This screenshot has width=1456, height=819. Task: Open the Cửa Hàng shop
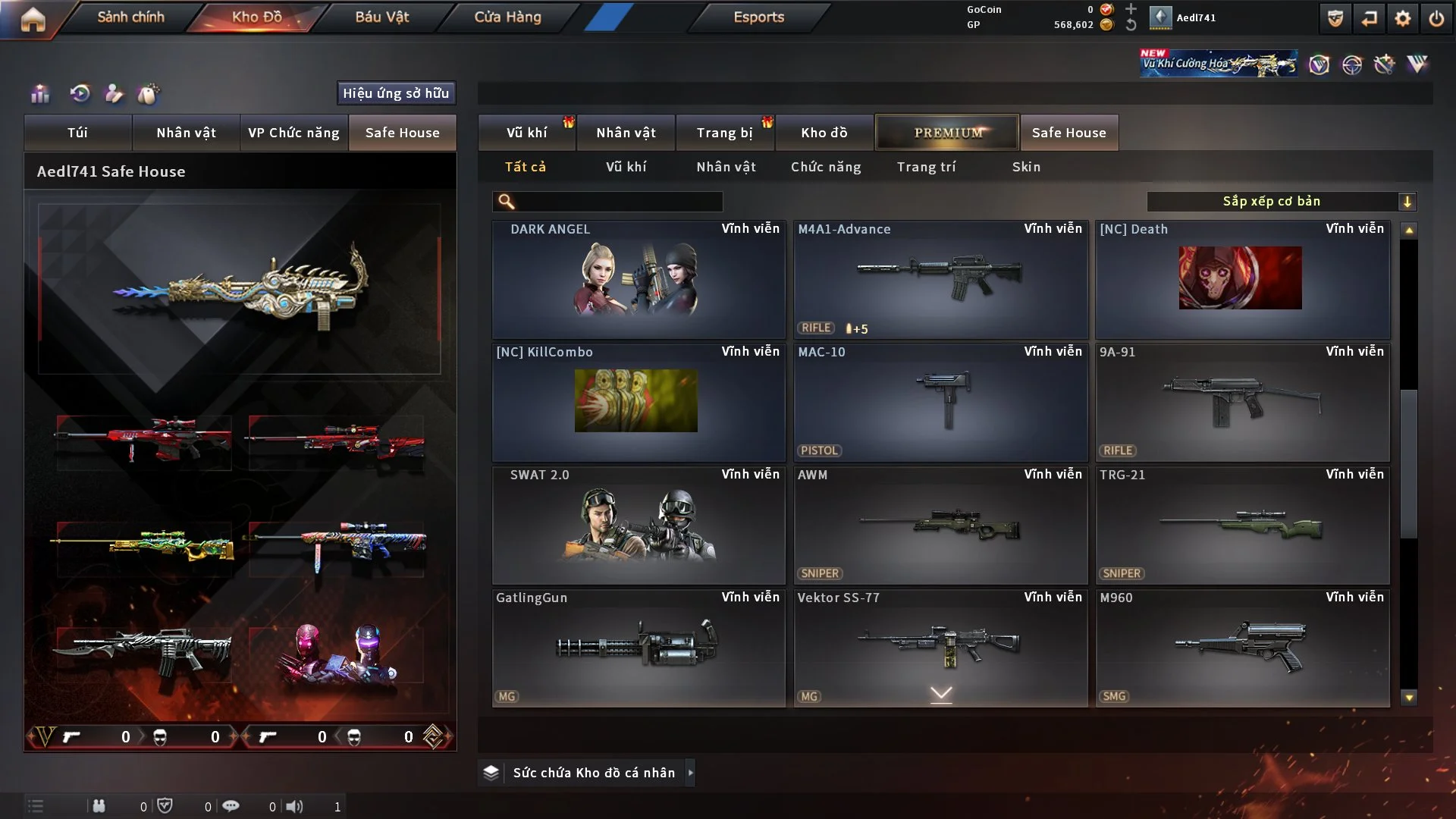point(507,17)
